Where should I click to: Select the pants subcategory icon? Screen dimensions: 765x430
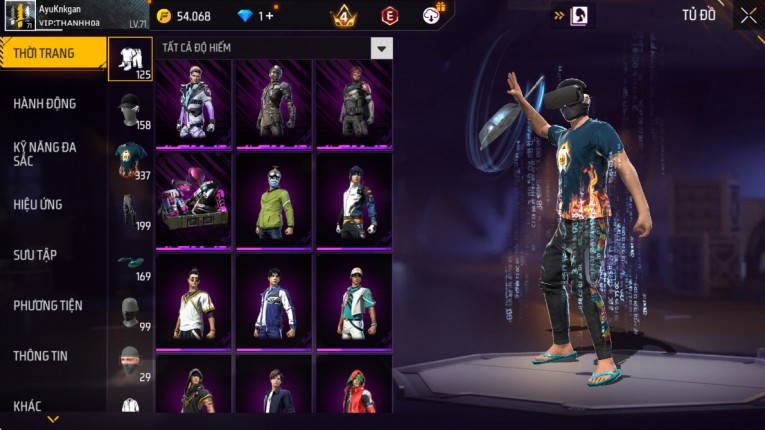pyautogui.click(x=130, y=211)
